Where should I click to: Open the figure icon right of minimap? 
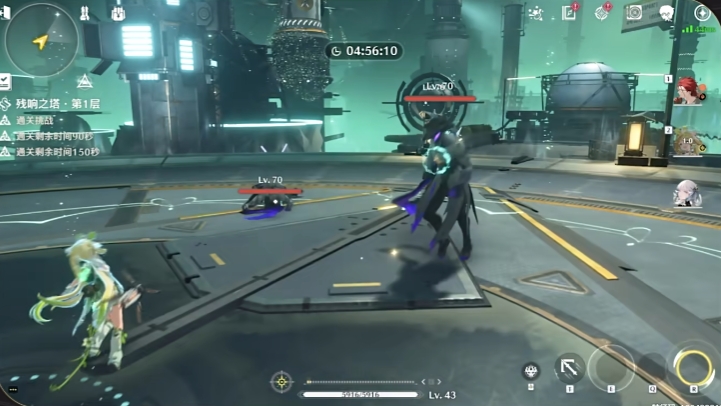85,14
